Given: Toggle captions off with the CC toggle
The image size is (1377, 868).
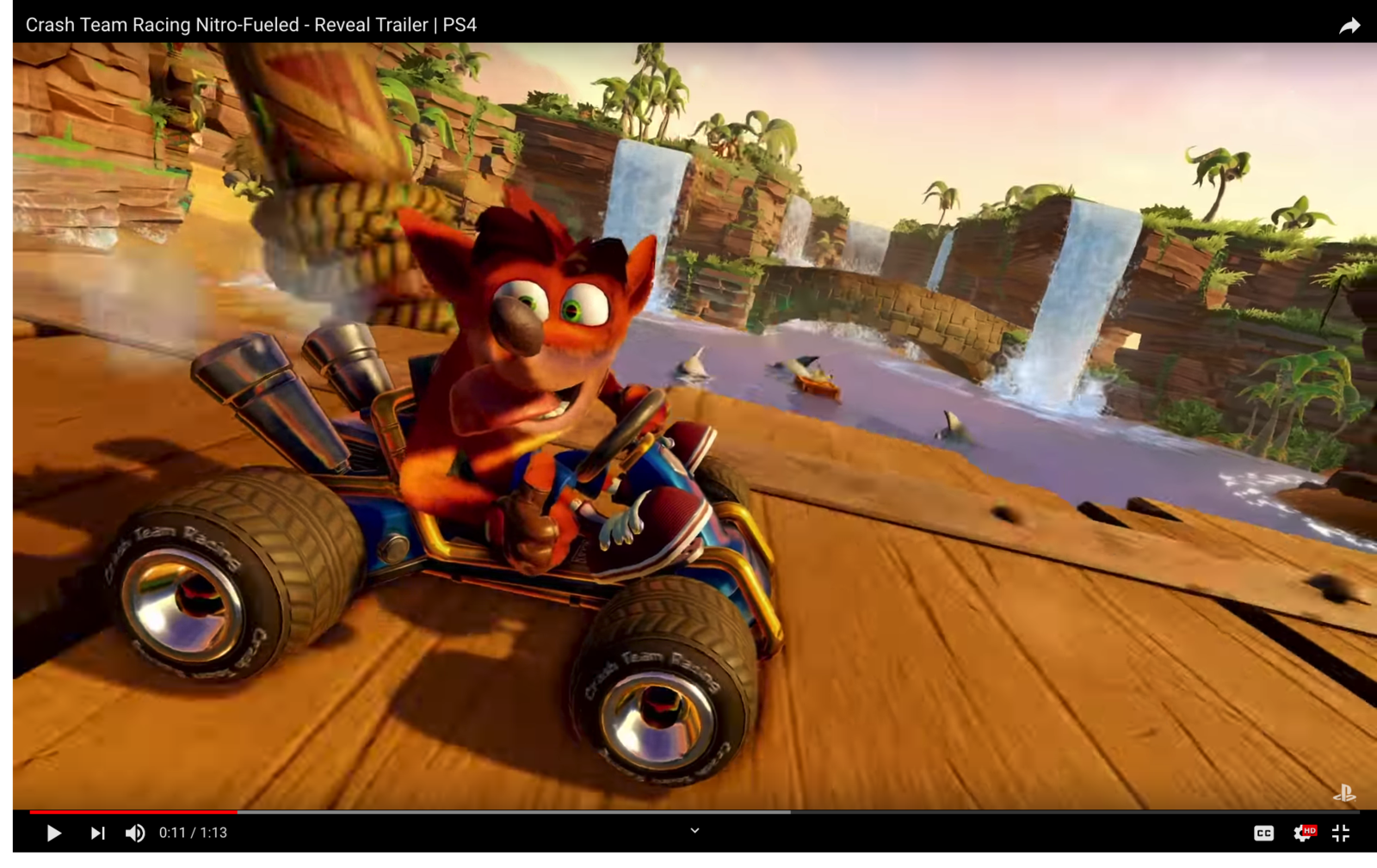Looking at the screenshot, I should coord(1263,833).
